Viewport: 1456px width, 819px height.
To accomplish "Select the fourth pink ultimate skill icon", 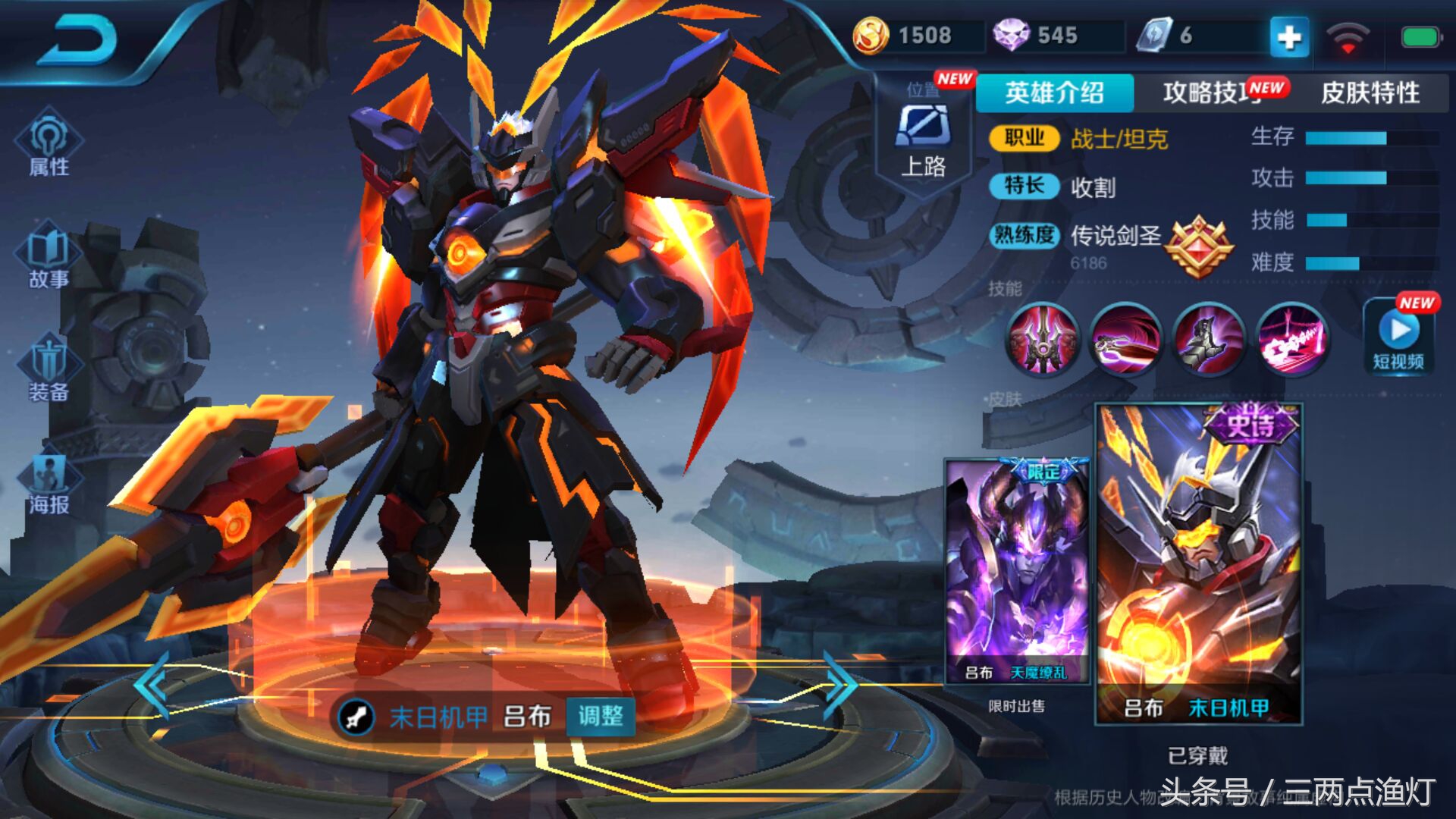I will pyautogui.click(x=1291, y=339).
